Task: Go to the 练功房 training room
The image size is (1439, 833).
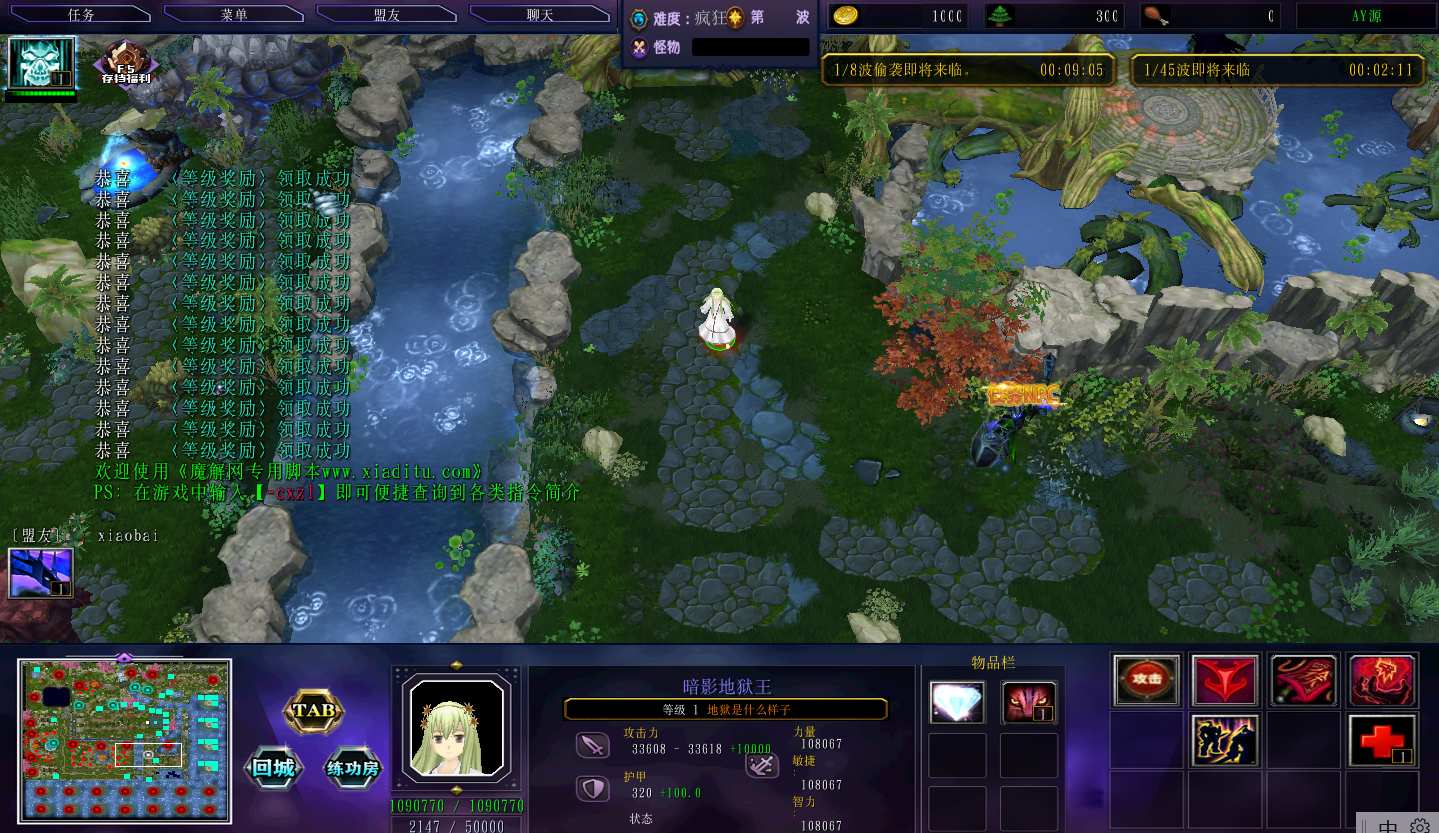Action: point(353,768)
